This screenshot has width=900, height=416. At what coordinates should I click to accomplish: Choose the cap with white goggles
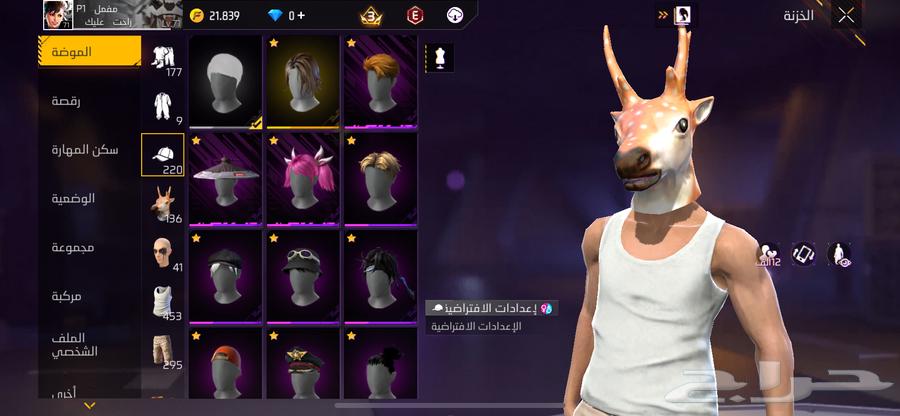coord(303,274)
